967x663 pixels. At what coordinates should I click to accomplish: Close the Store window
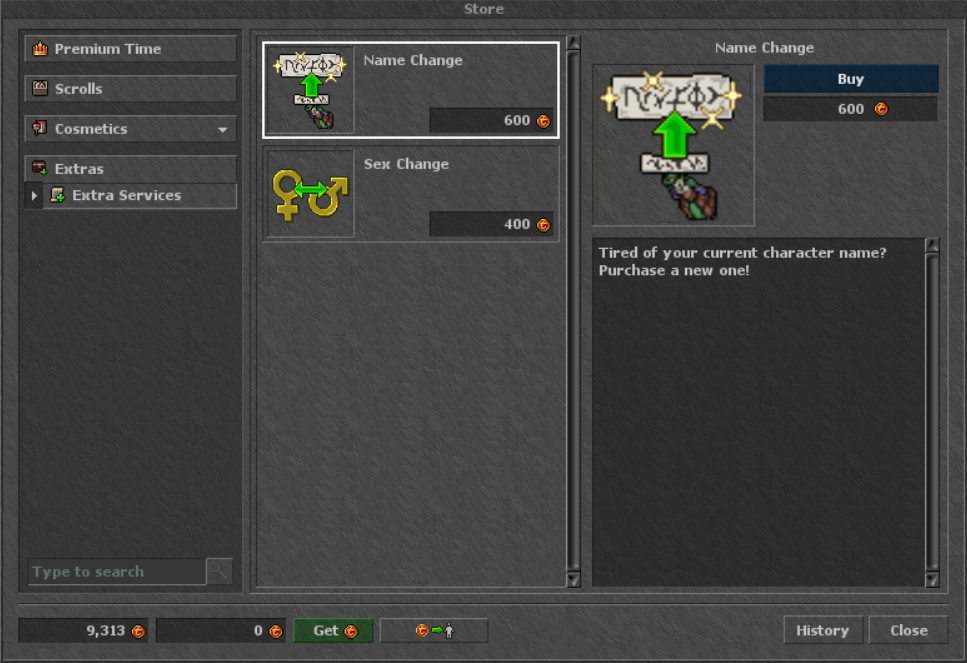pos(908,631)
